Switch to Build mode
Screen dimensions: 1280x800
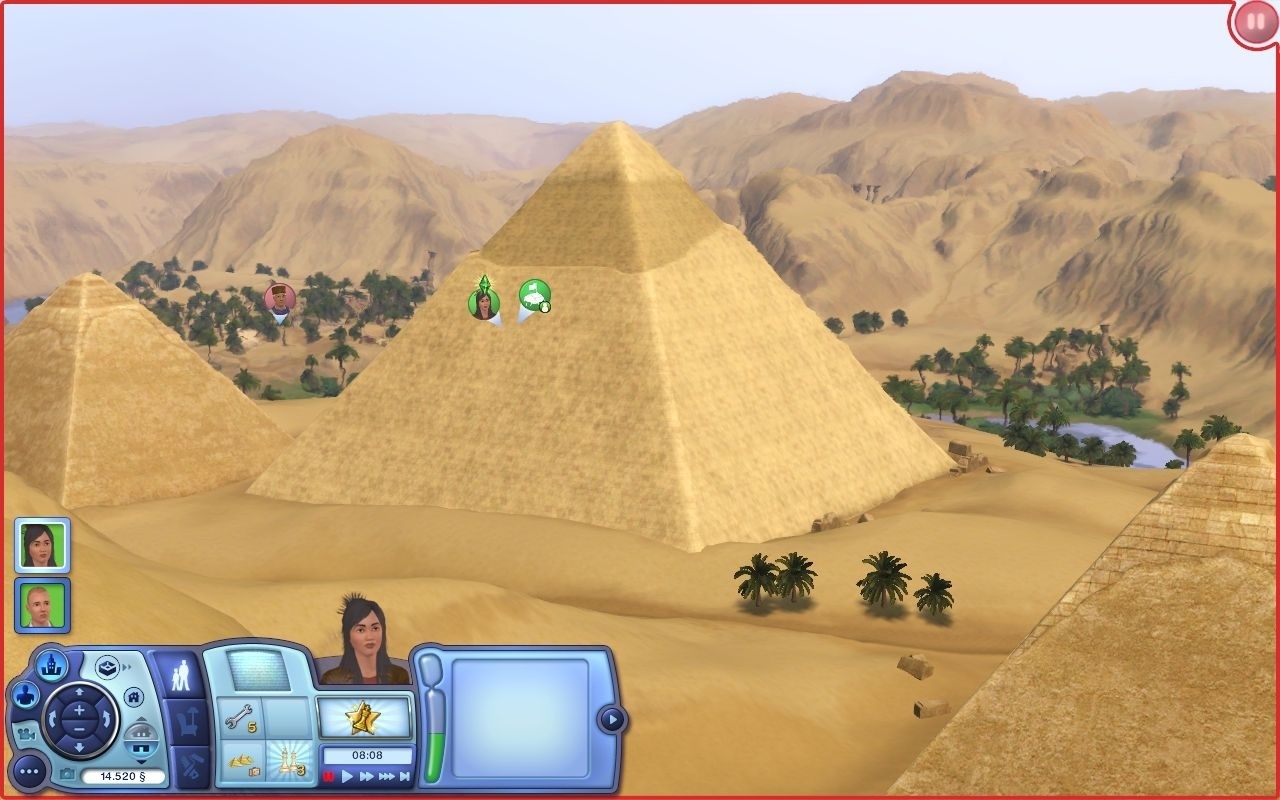[191, 762]
